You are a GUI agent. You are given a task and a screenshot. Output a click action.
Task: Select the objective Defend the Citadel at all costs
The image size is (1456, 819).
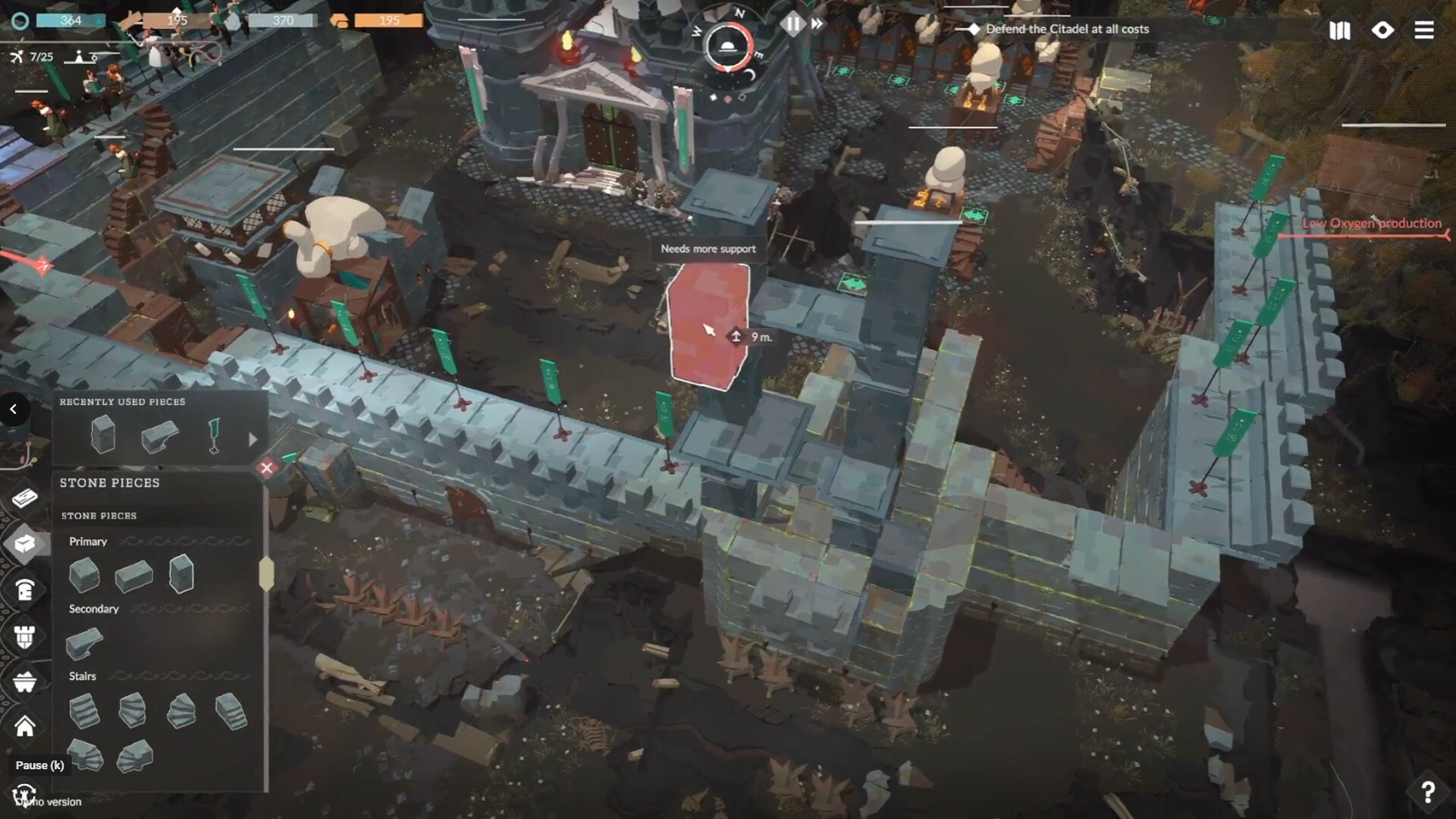pyautogui.click(x=1068, y=29)
